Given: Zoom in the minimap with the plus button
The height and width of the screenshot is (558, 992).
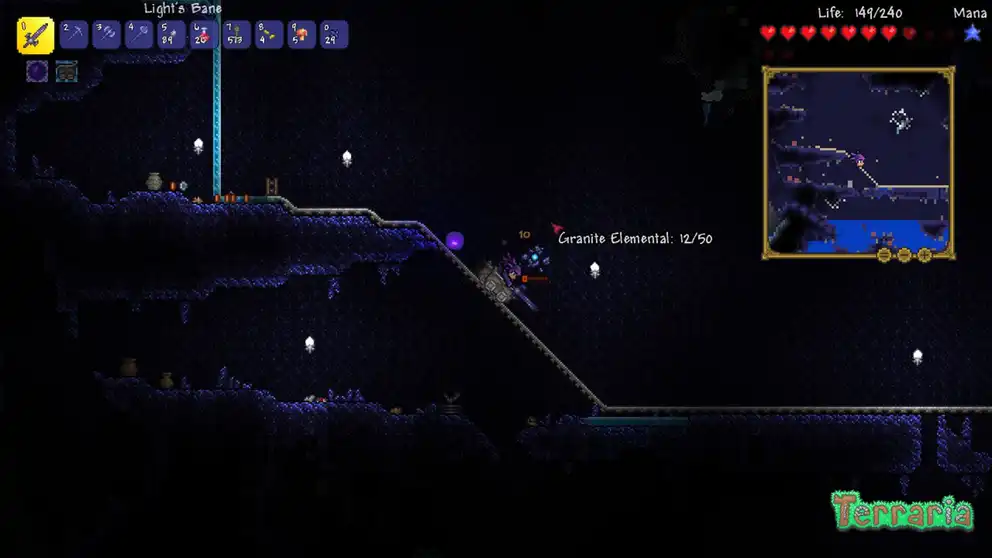Looking at the screenshot, I should (x=924, y=255).
